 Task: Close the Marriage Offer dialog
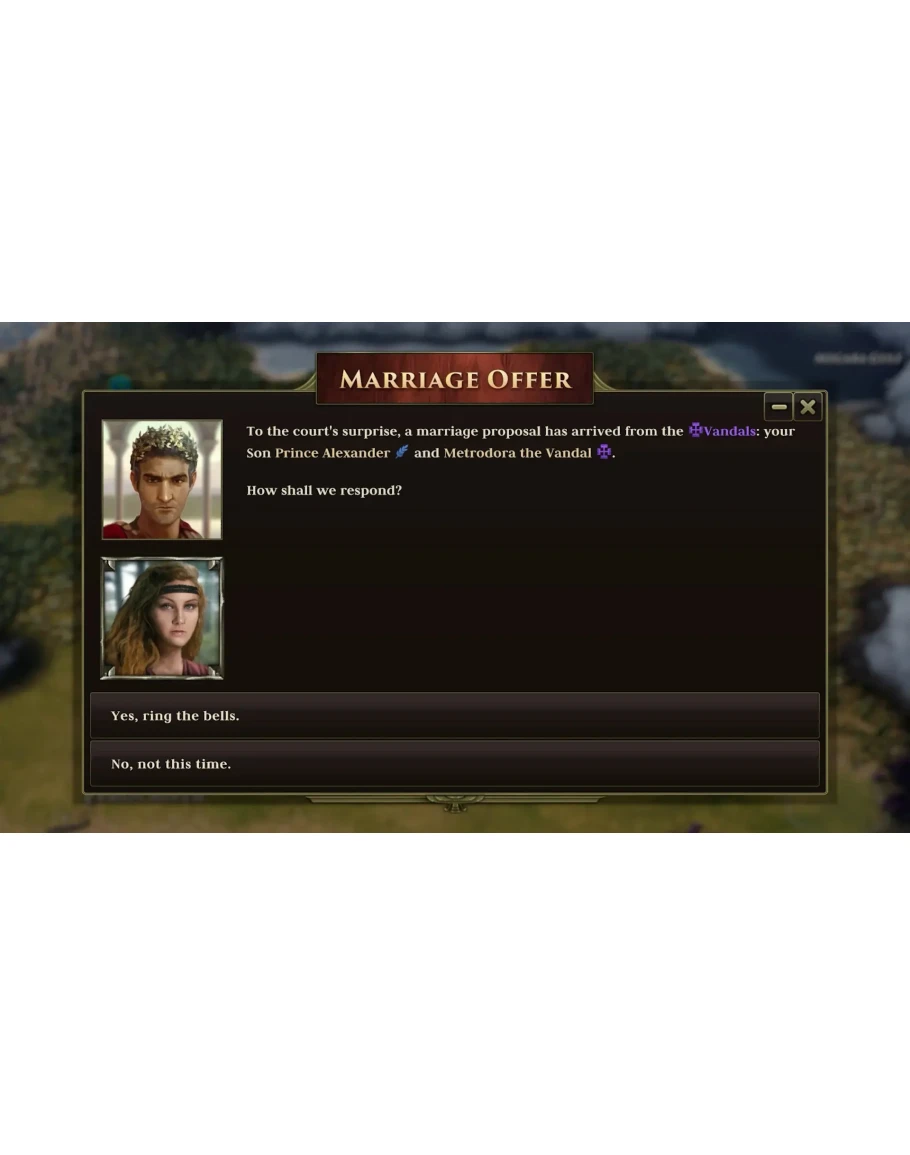click(808, 407)
